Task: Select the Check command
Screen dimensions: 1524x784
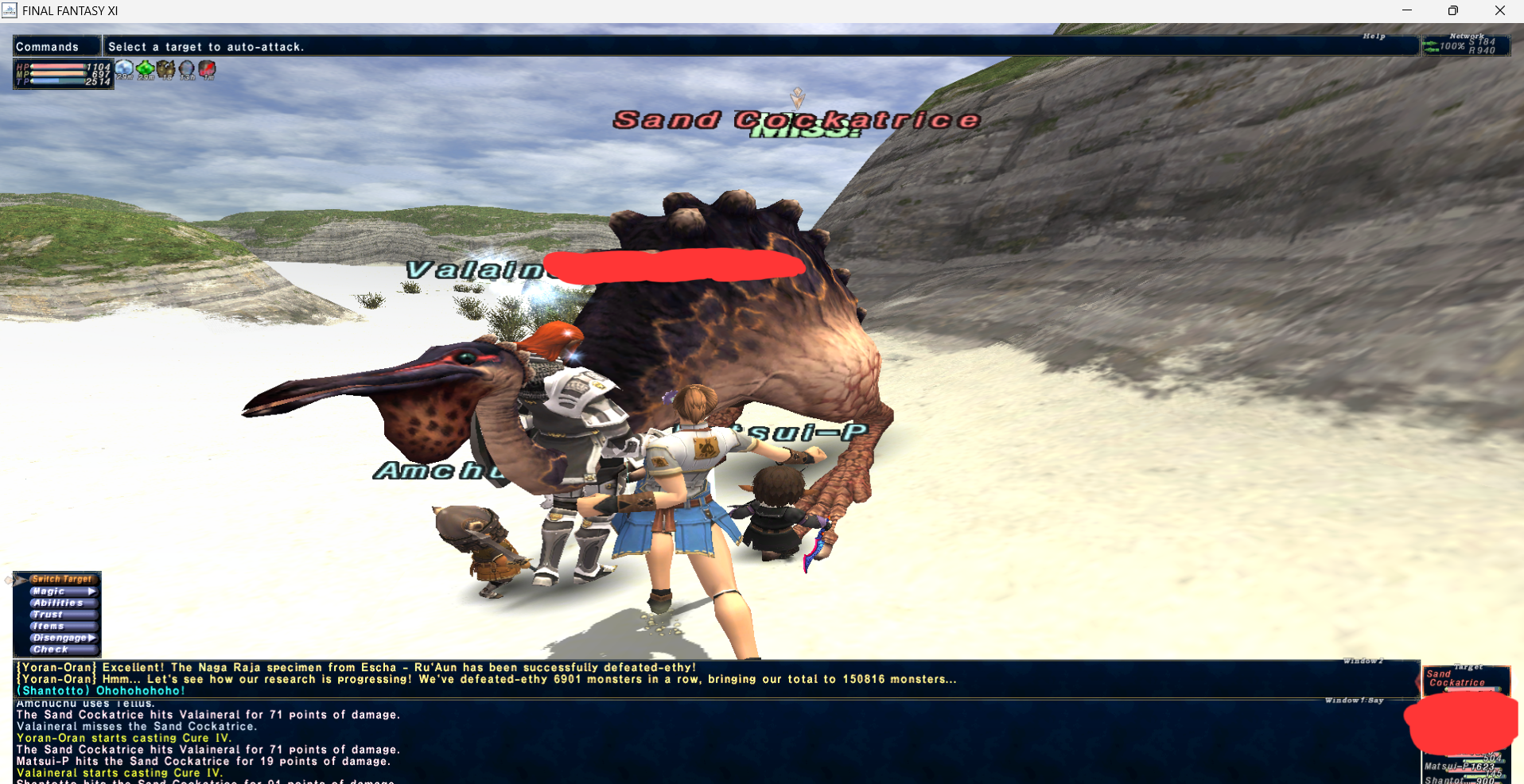Action: click(x=50, y=649)
